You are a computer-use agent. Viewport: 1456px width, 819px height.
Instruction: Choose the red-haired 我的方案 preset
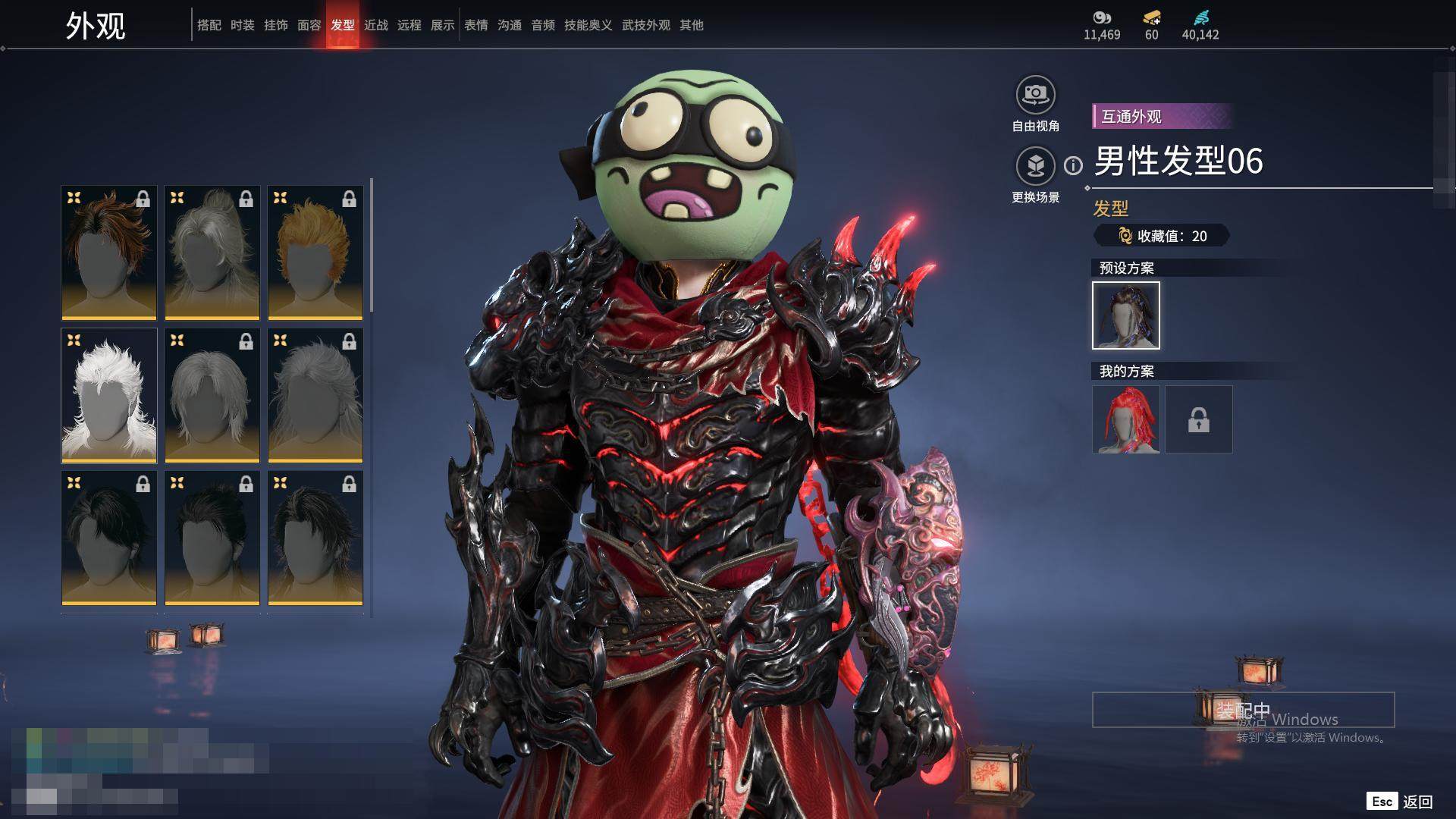(x=1126, y=419)
